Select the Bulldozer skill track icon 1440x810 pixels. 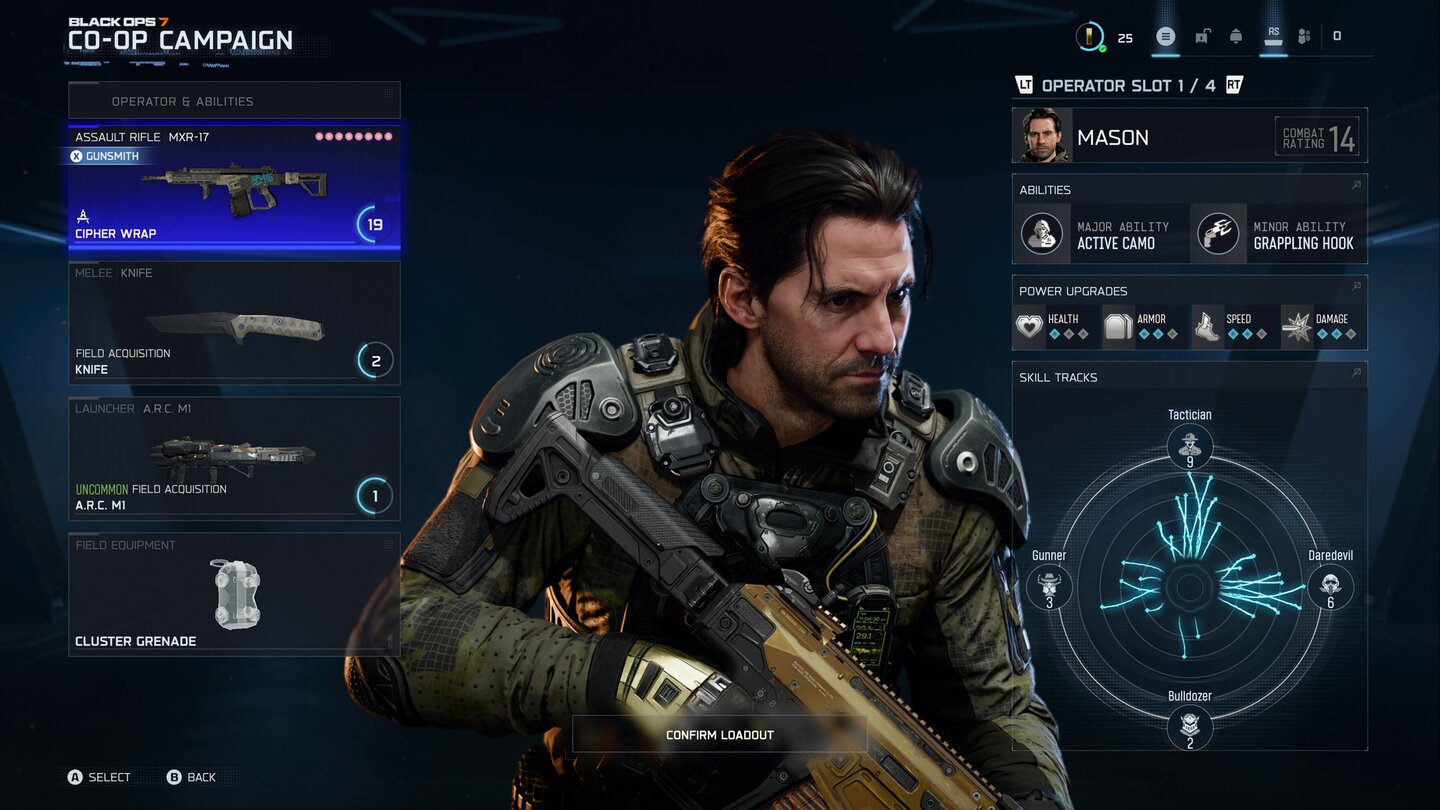[1190, 728]
